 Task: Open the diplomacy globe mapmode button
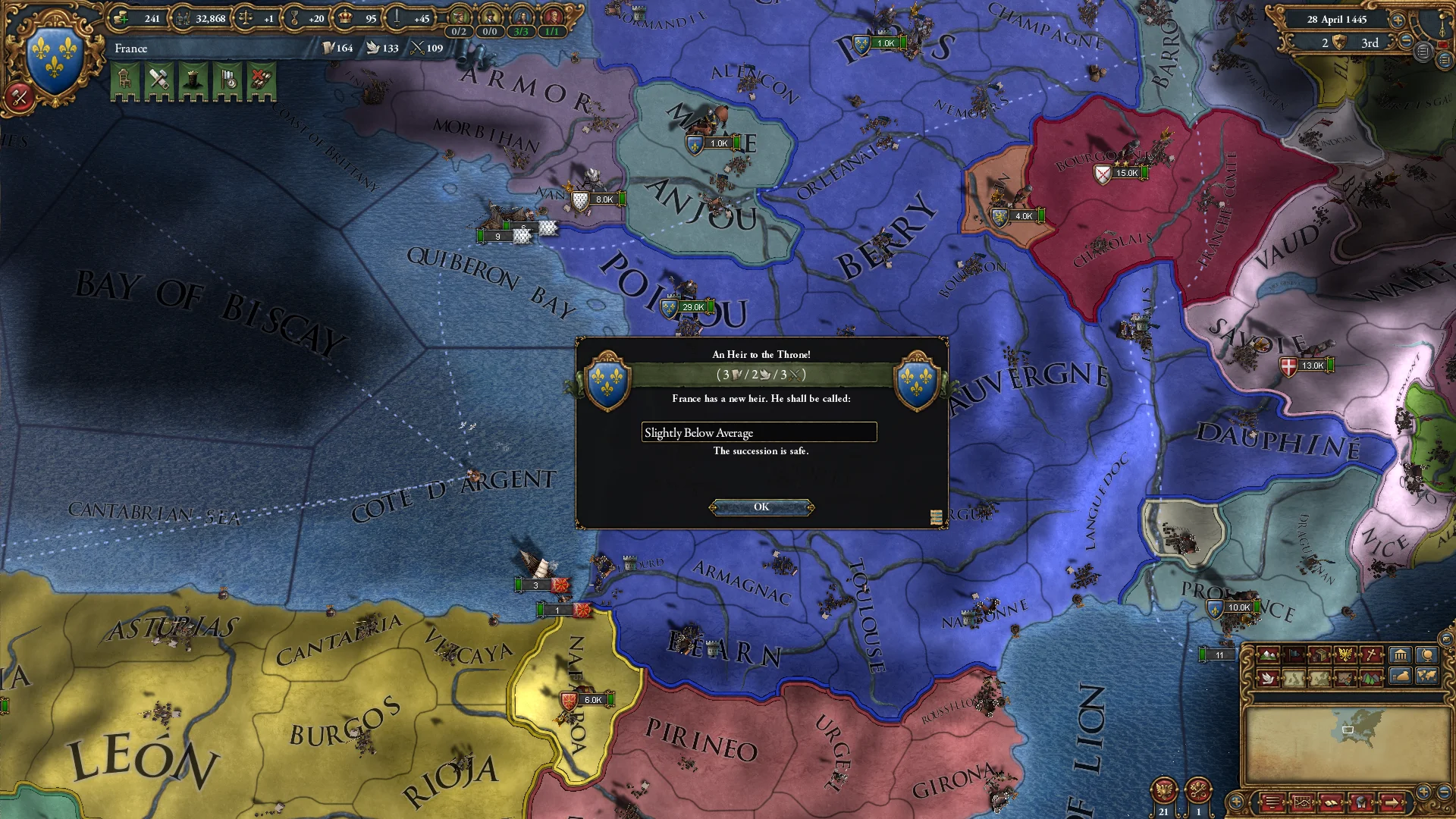pyautogui.click(x=1429, y=654)
